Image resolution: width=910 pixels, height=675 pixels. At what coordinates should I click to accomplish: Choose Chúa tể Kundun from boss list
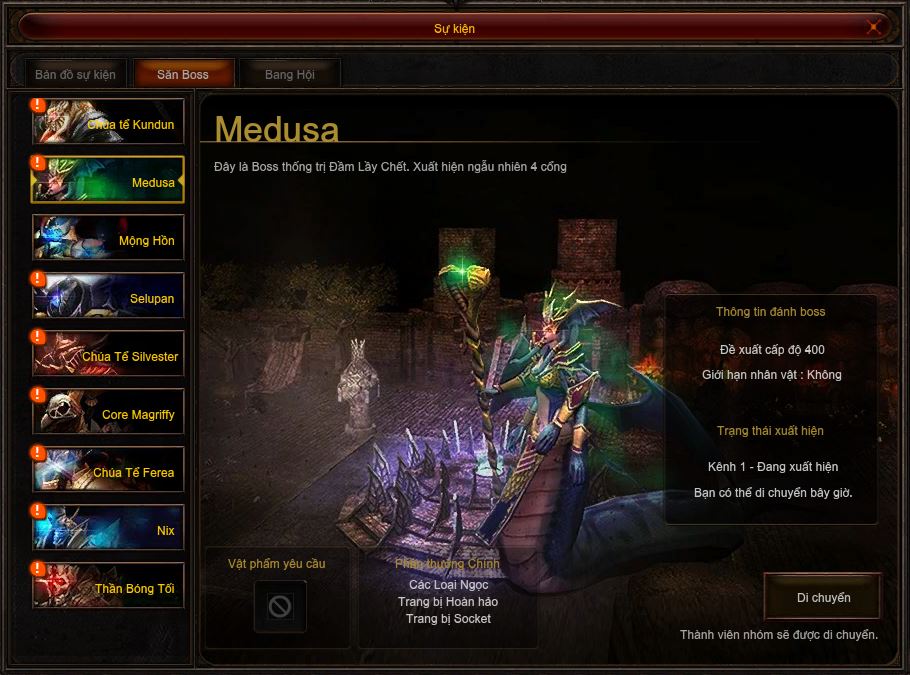(108, 122)
